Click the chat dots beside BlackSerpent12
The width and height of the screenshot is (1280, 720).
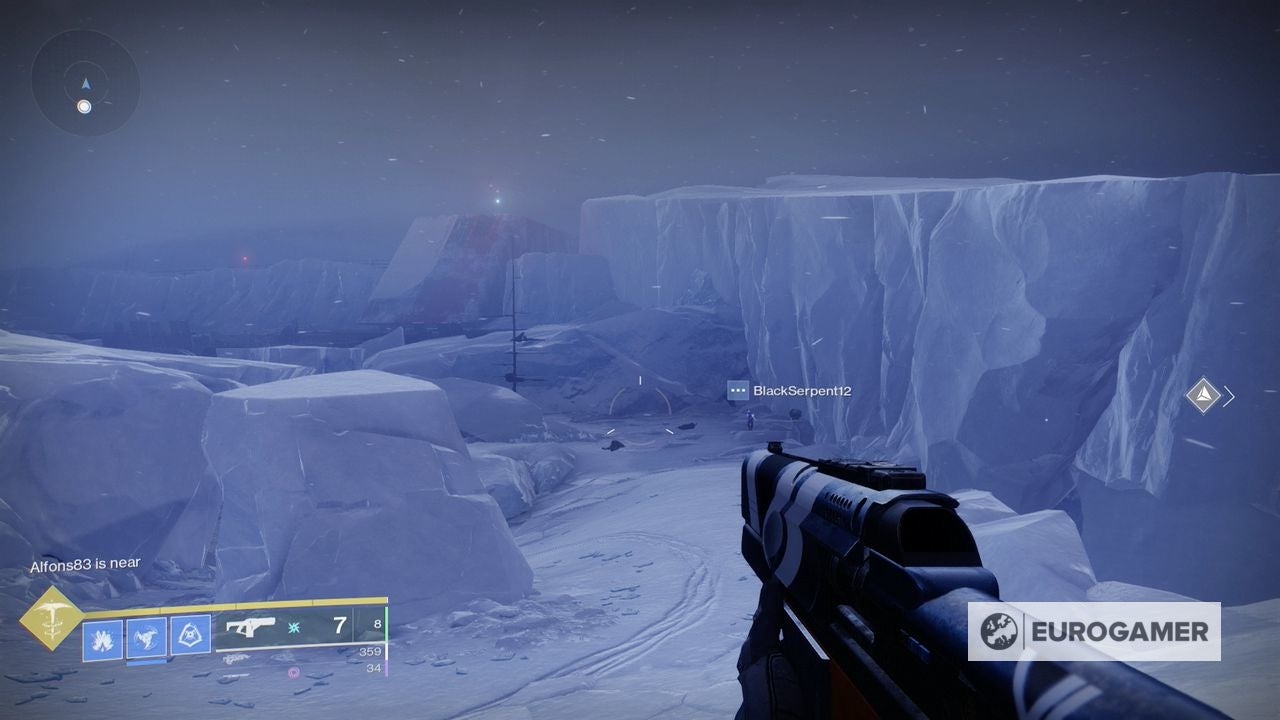(x=738, y=391)
